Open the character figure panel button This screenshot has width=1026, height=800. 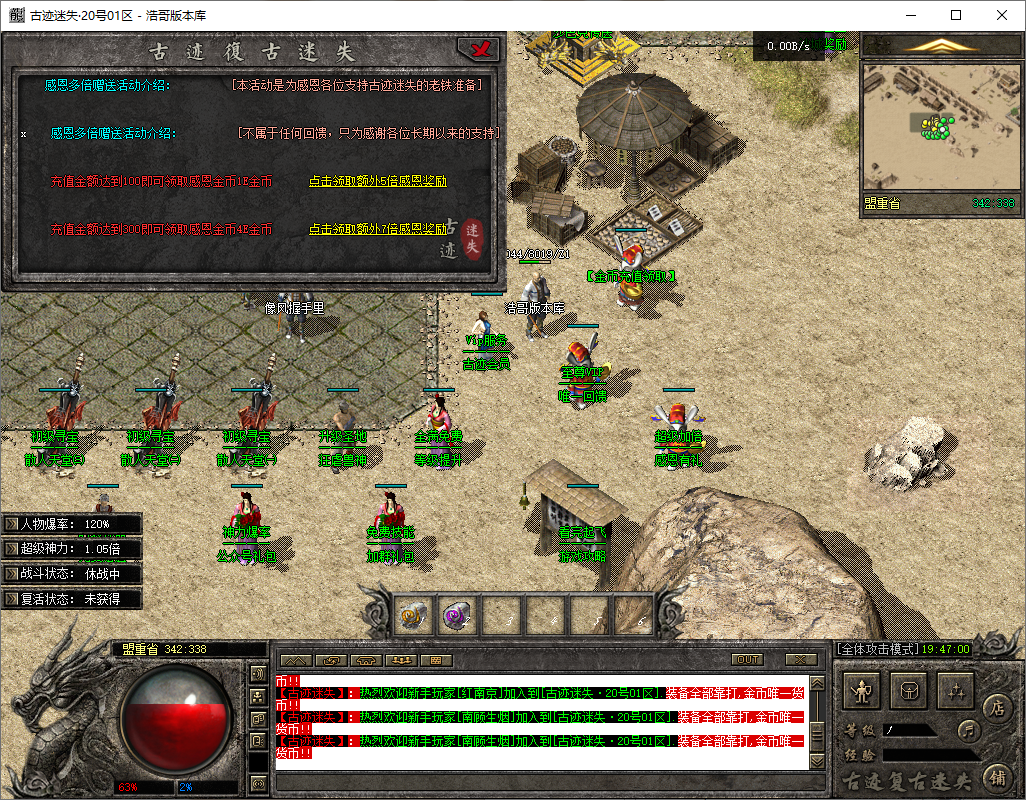(863, 689)
